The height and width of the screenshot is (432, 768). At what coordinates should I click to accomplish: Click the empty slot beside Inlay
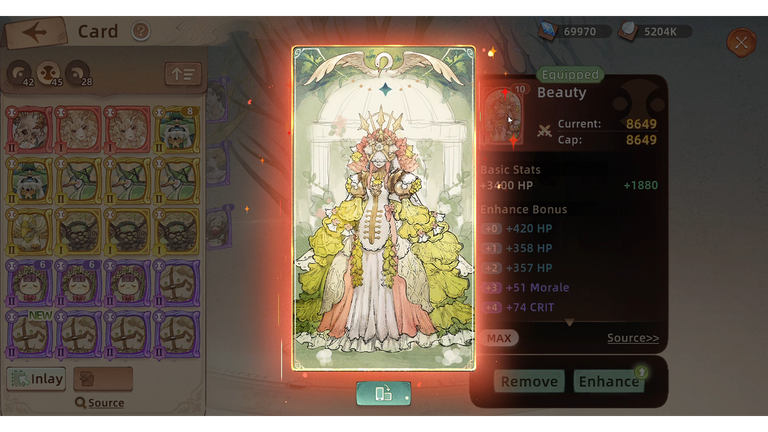pyautogui.click(x=103, y=379)
